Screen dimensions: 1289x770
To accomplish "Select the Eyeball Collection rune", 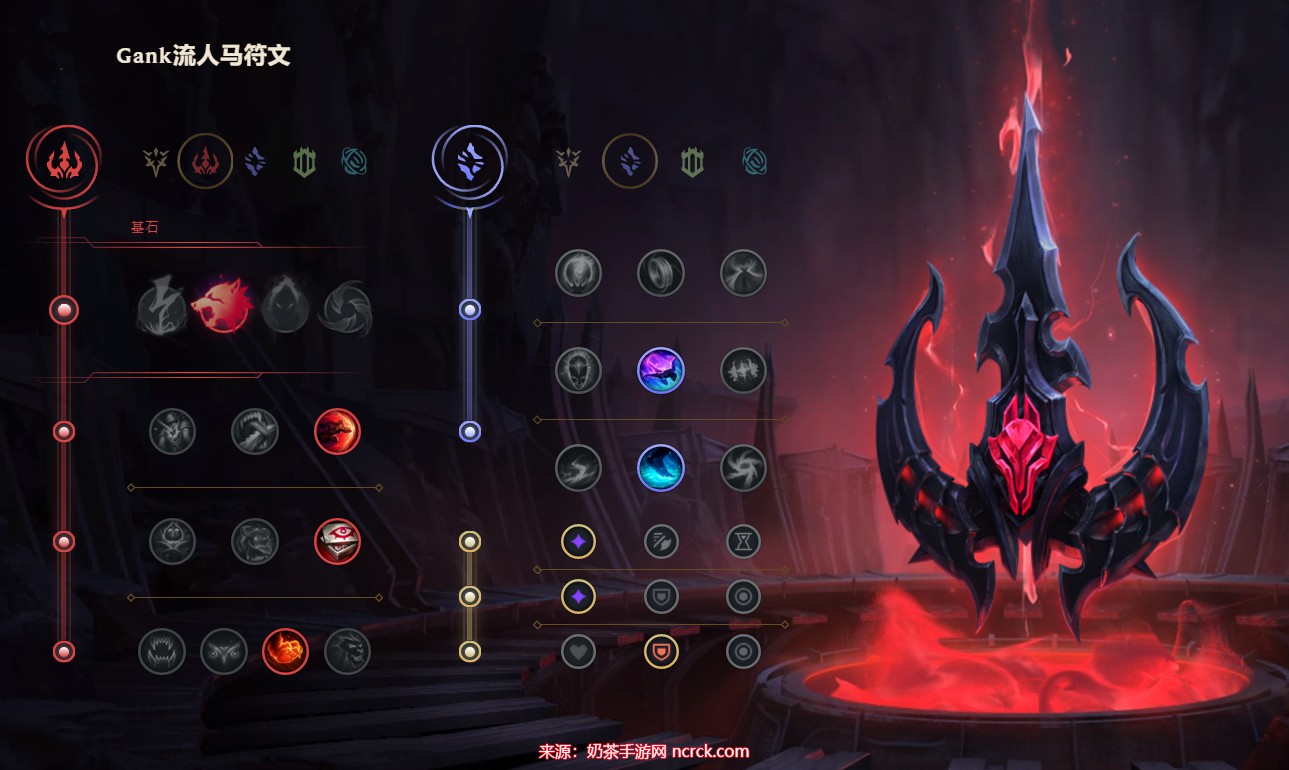I will [x=337, y=541].
